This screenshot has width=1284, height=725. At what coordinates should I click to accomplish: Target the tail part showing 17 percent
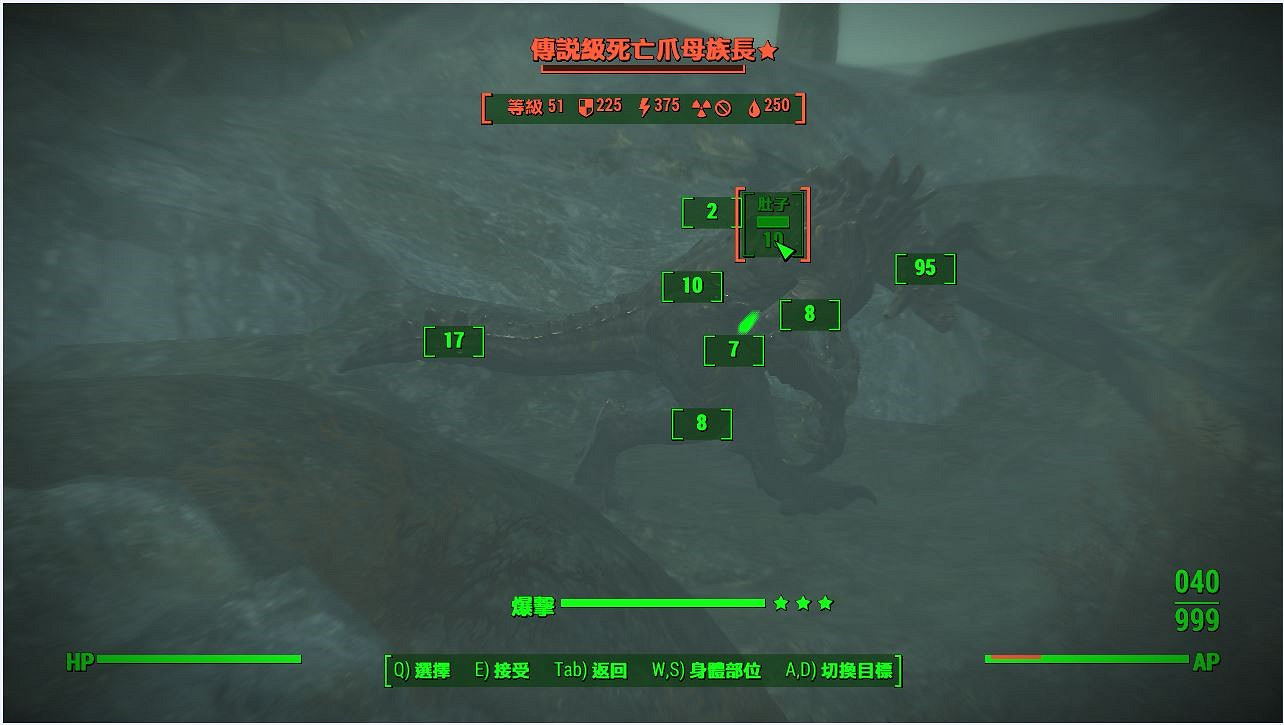tap(452, 340)
